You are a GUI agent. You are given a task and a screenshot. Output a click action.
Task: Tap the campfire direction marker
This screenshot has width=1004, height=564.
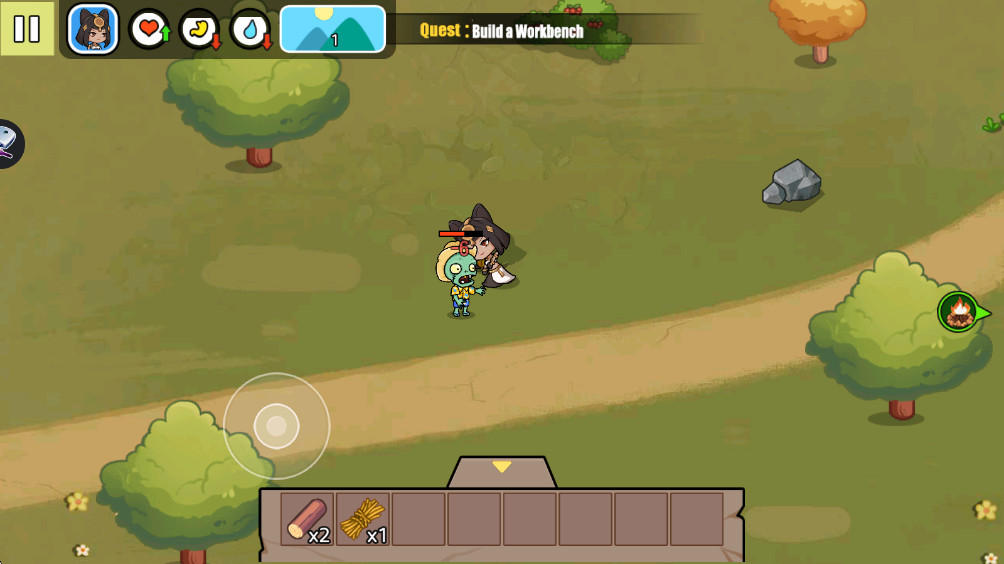point(960,312)
